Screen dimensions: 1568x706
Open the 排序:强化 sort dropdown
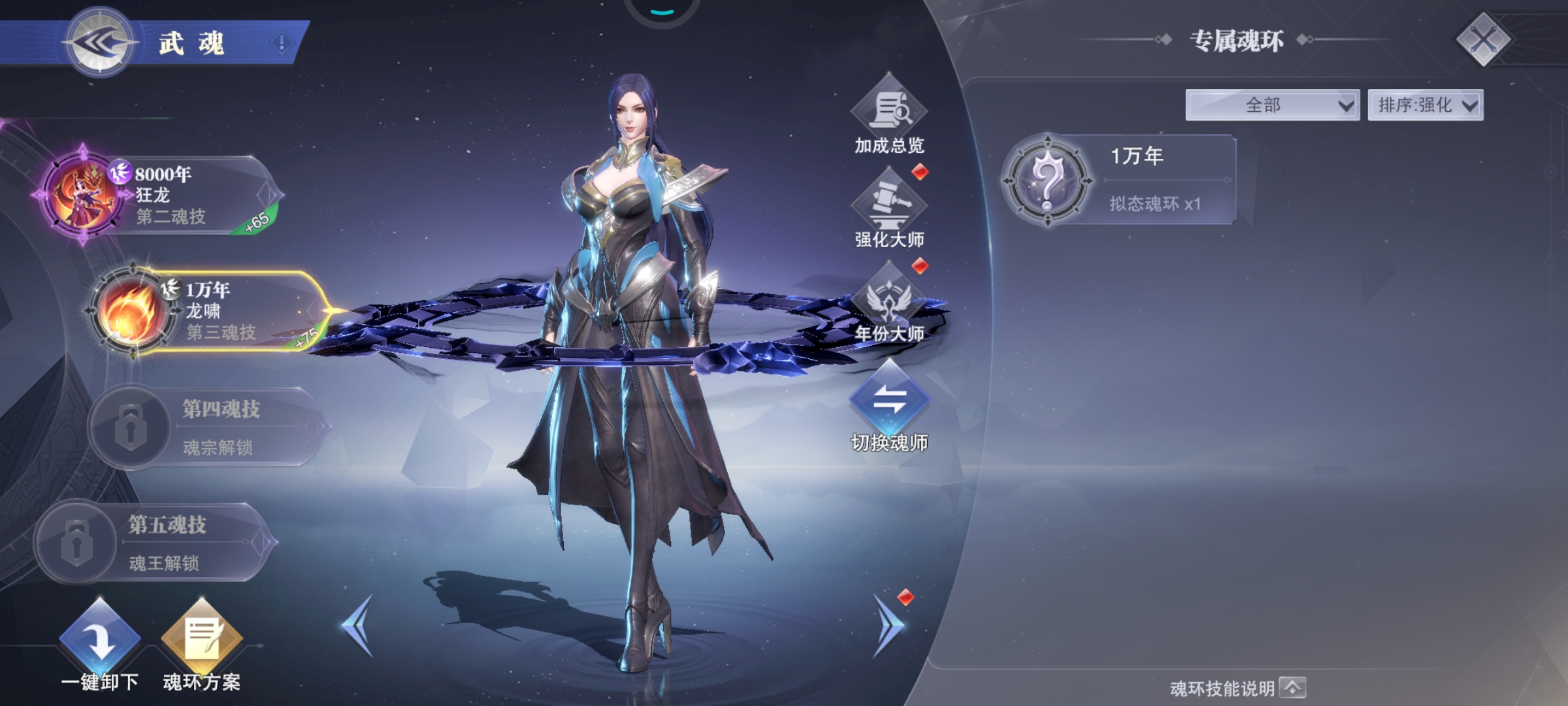tap(1426, 105)
